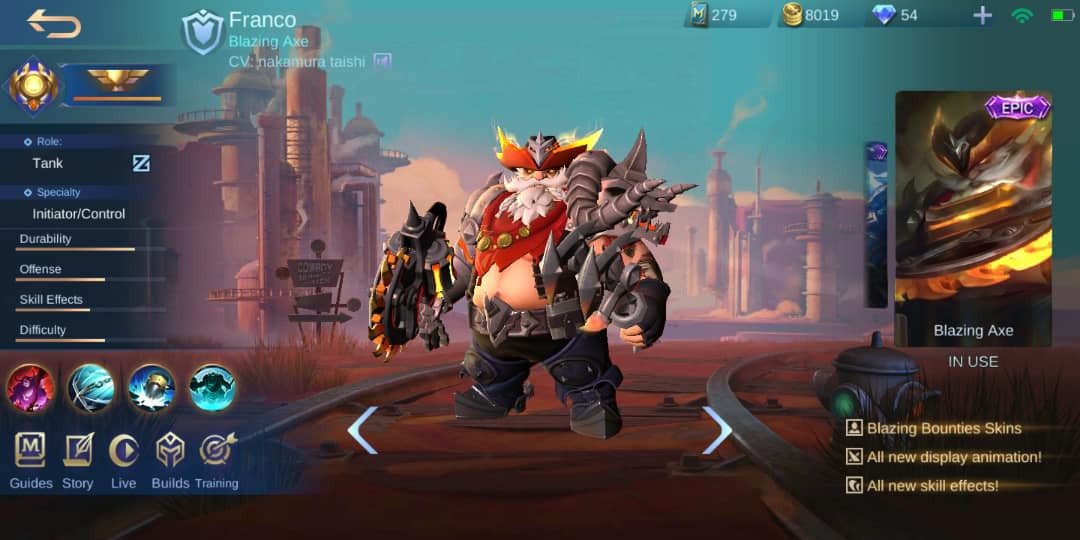
Task: View the third skill icon with golden figure
Action: 152,388
